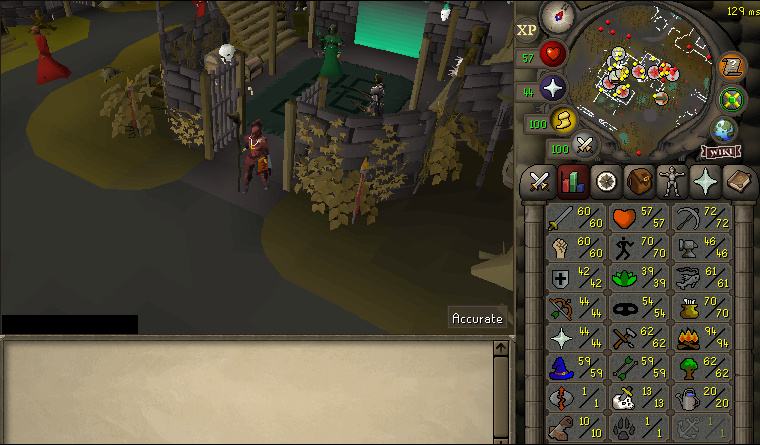Activate the special attack orb
760x445 pixels.
(x=585, y=146)
